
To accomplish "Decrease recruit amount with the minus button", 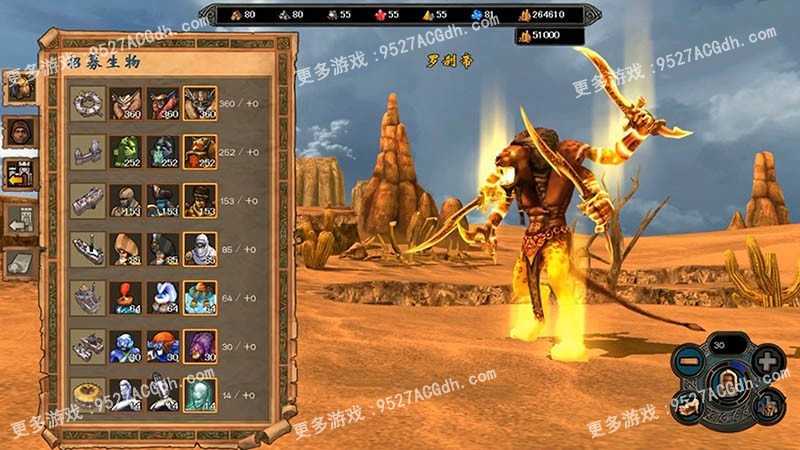I will [x=691, y=359].
